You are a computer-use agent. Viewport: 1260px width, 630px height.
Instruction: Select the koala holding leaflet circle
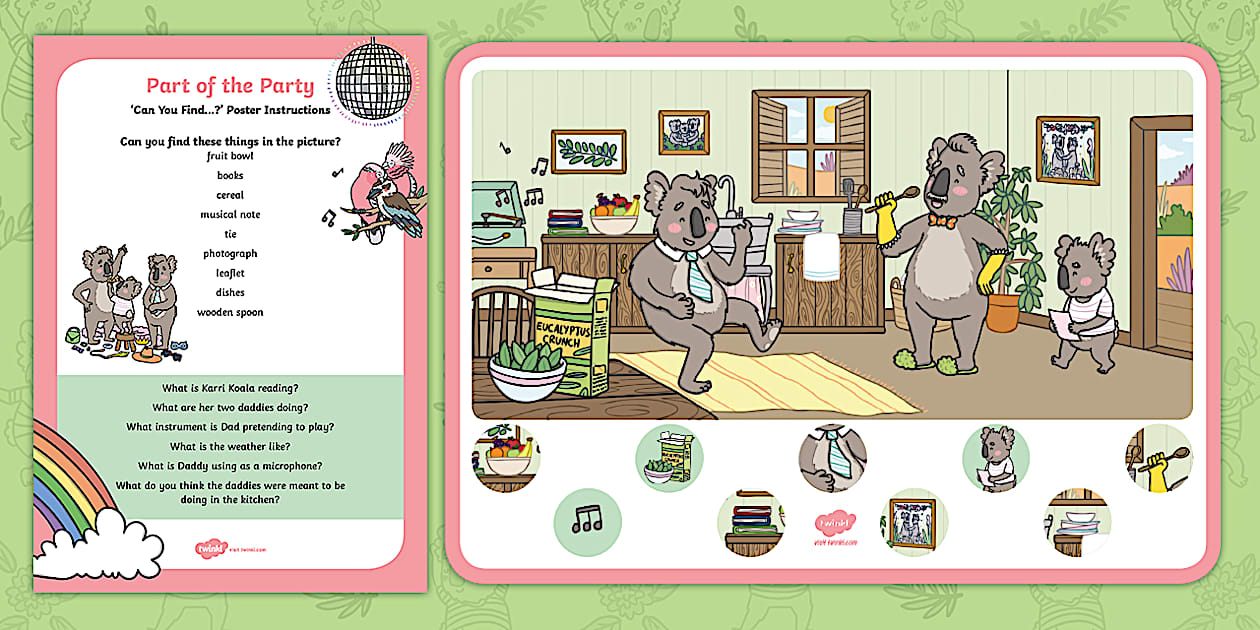coord(996,458)
